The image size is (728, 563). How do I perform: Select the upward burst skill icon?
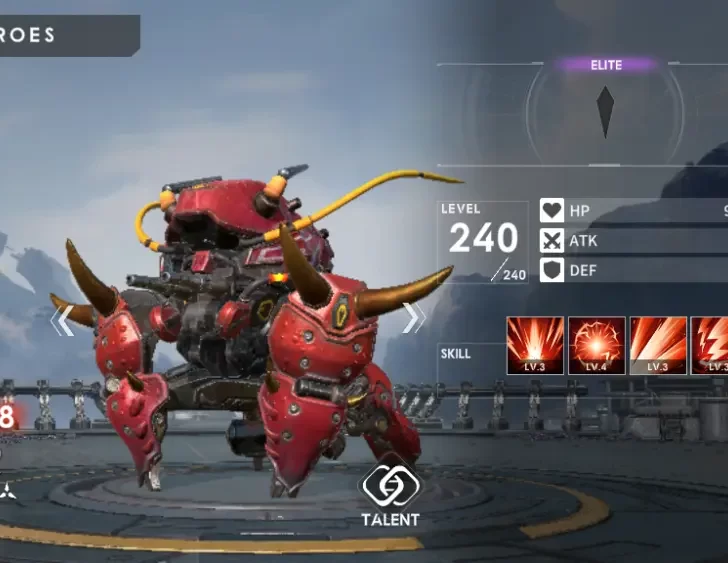pyautogui.click(x=535, y=345)
